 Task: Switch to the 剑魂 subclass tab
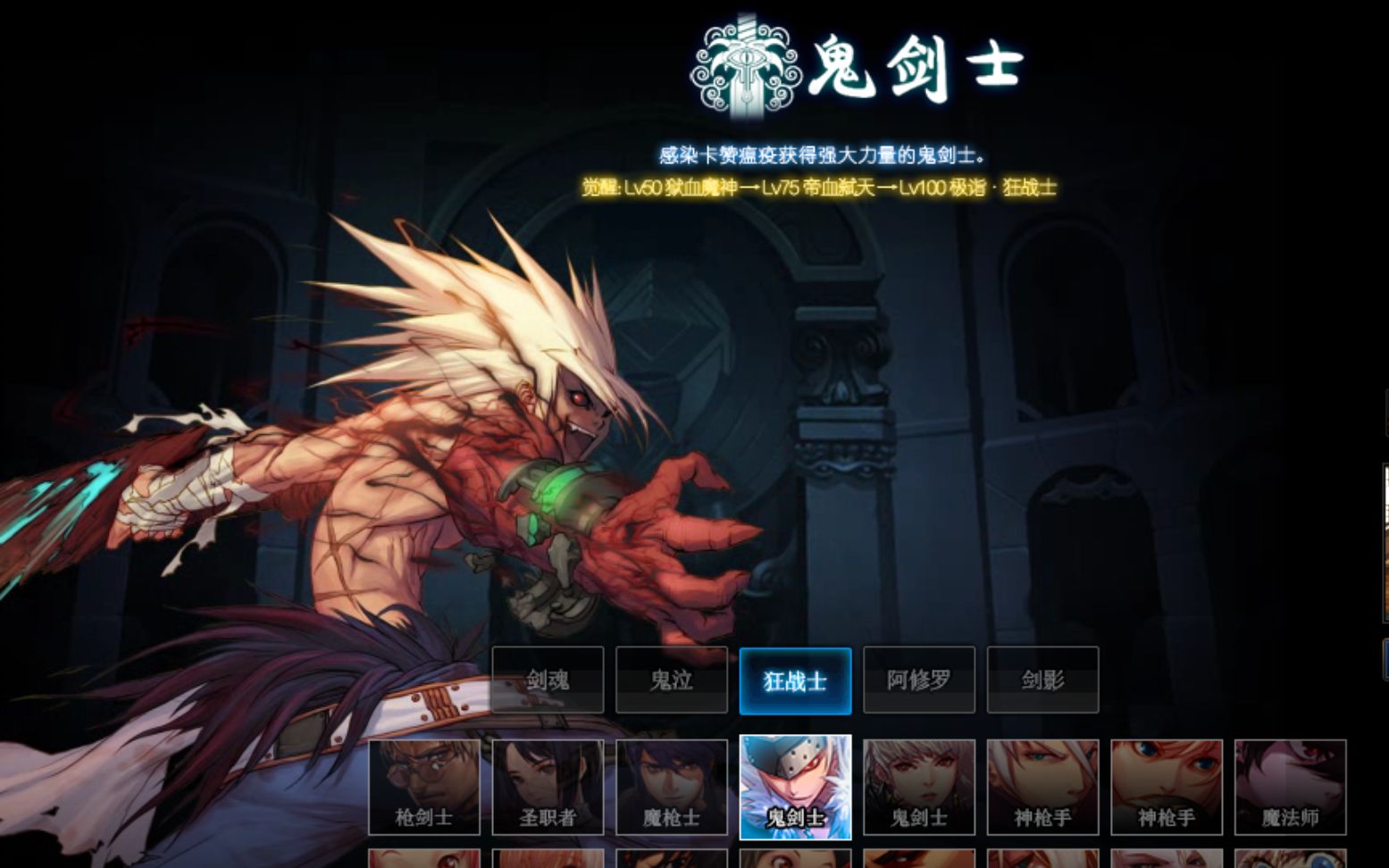click(x=548, y=680)
